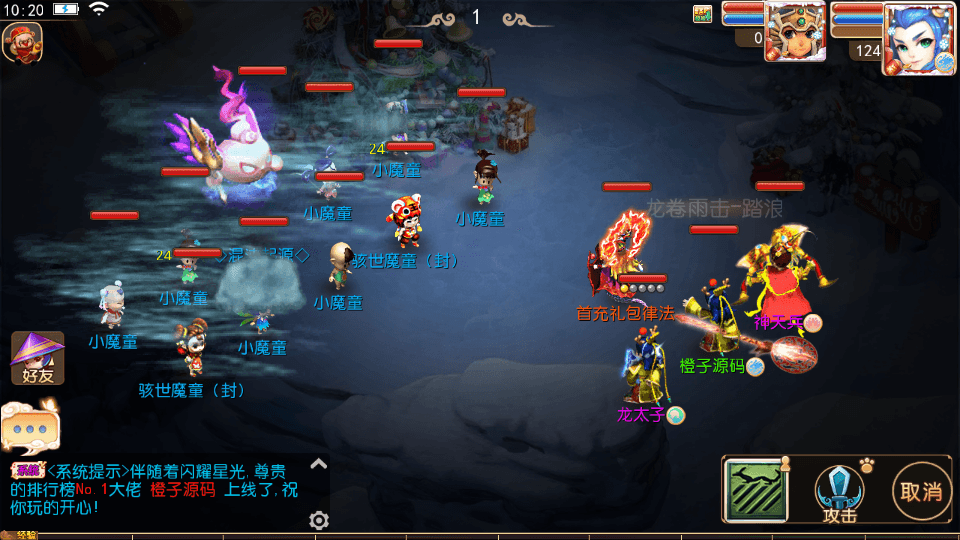Expand the chat log with the up arrow
960x540 pixels.
click(318, 463)
